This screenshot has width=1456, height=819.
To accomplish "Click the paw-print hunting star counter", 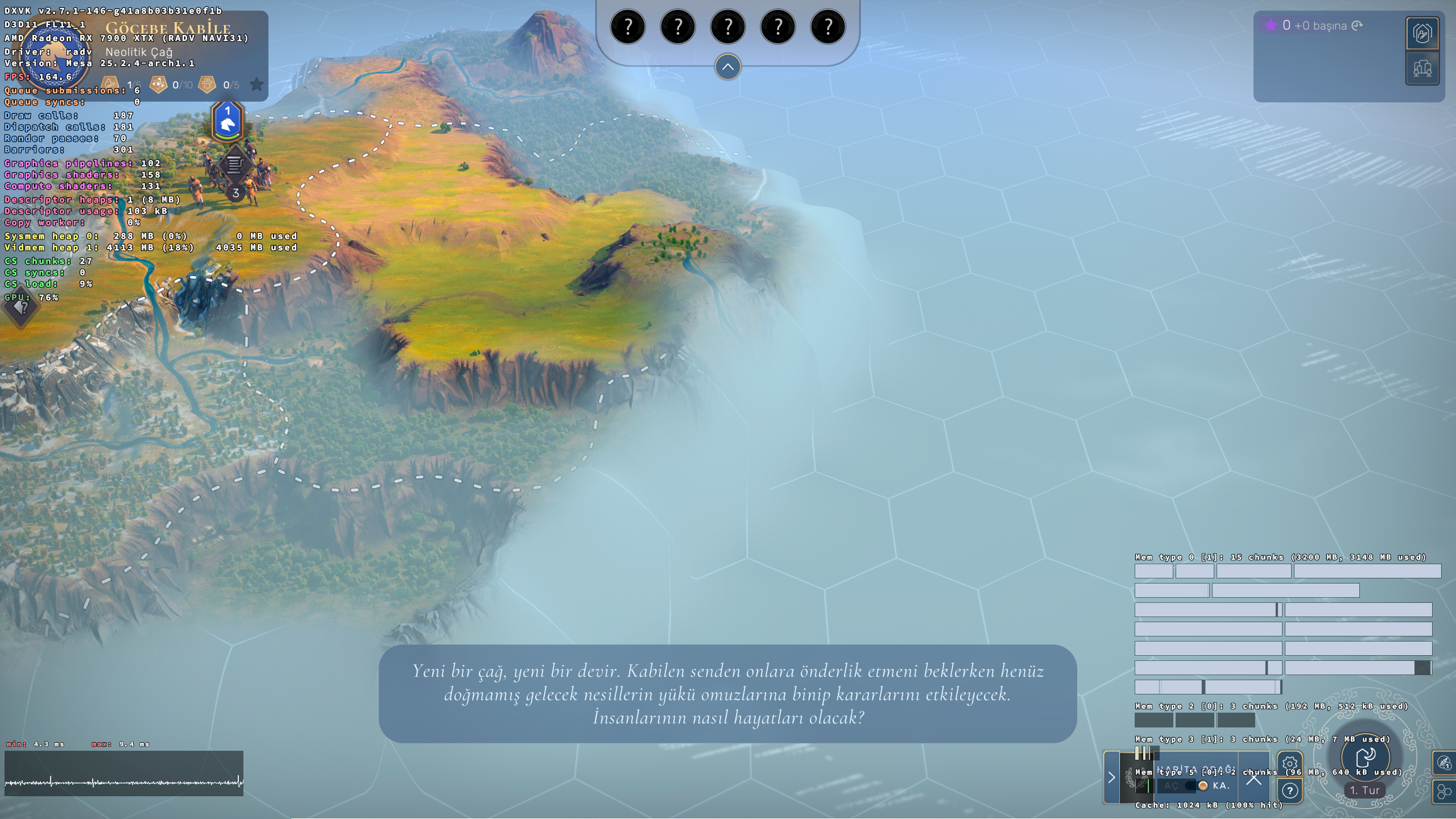I will pos(208,85).
